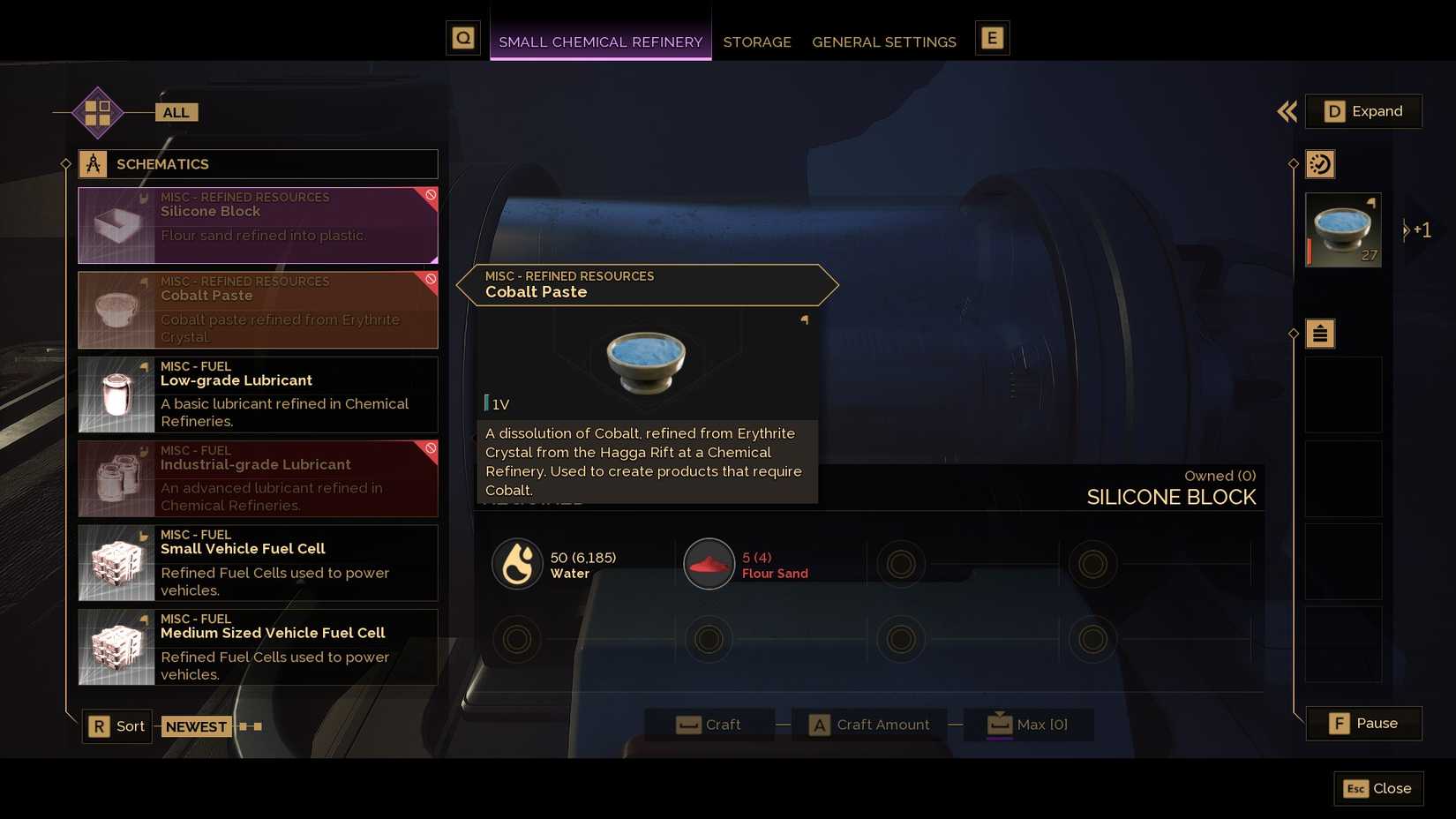Image resolution: width=1456 pixels, height=819 pixels.
Task: Pause the refinery with the F Pause button
Action: click(1363, 723)
